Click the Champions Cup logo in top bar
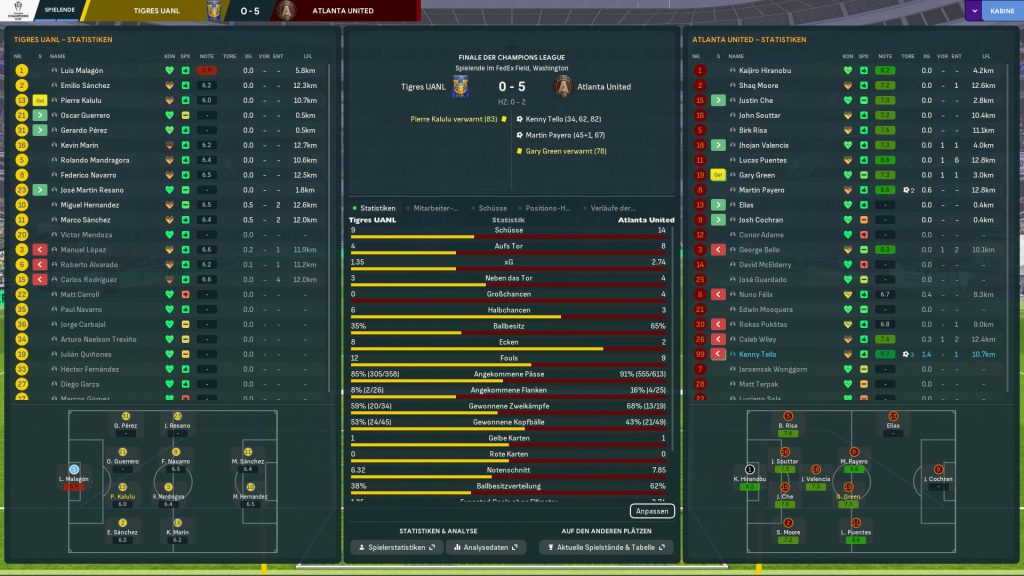The width and height of the screenshot is (1024, 576). click(x=16, y=11)
